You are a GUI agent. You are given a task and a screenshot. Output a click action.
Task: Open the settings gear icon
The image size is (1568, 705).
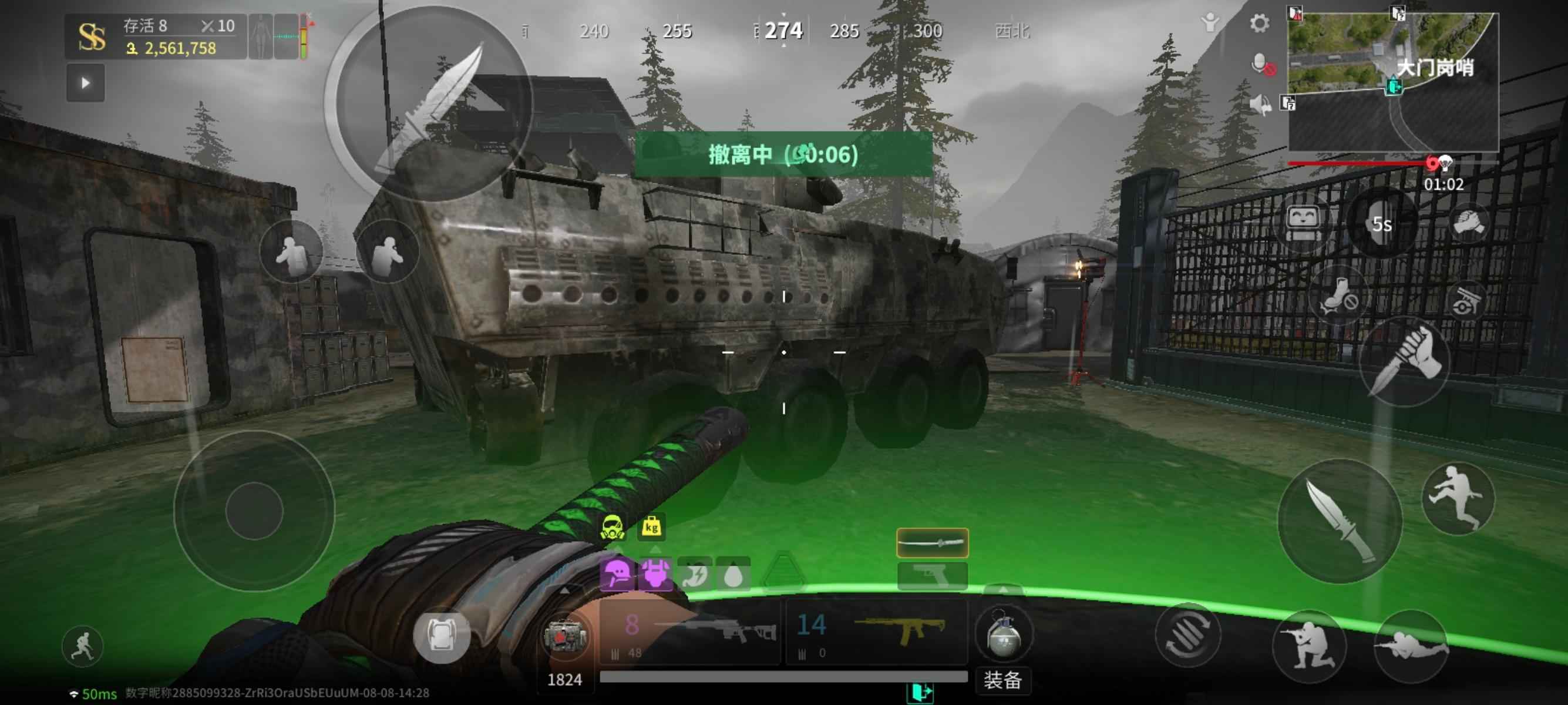1259,24
